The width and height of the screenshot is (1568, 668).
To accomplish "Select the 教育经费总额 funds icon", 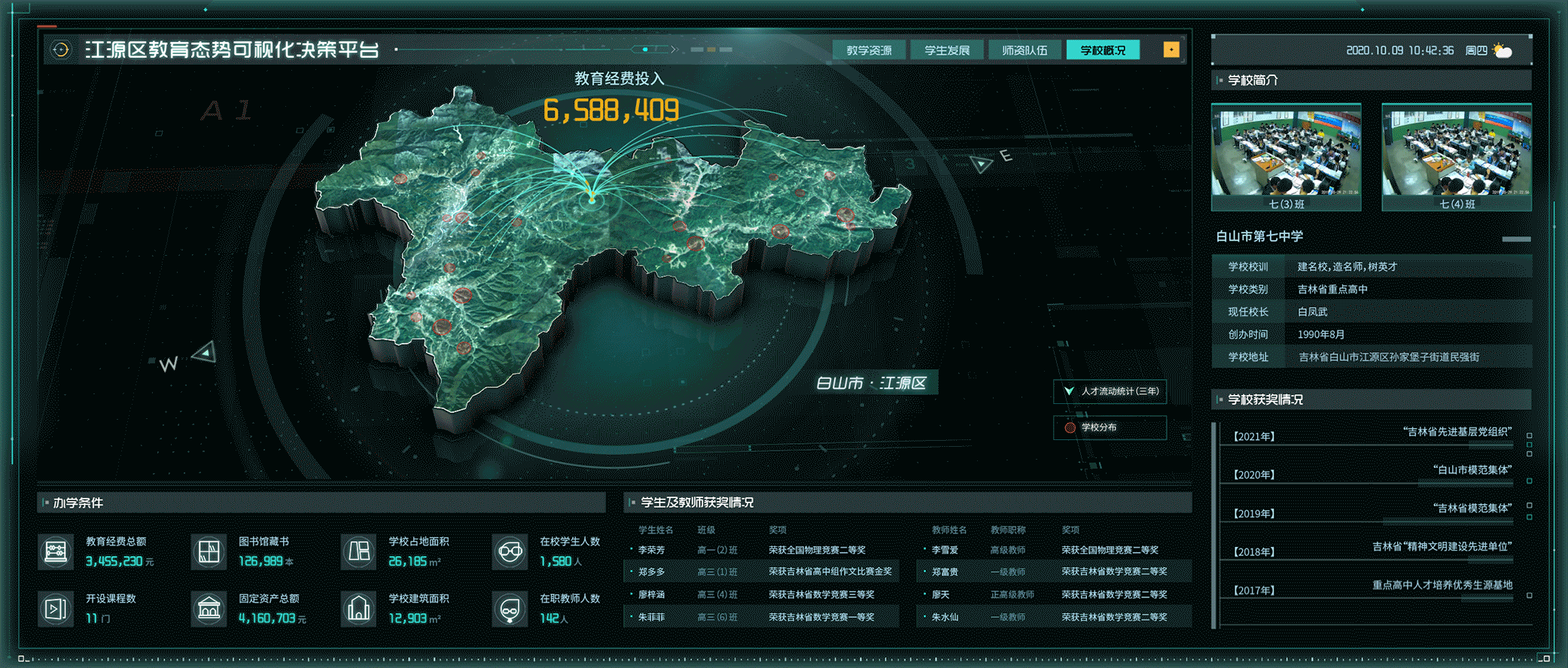I will click(56, 551).
